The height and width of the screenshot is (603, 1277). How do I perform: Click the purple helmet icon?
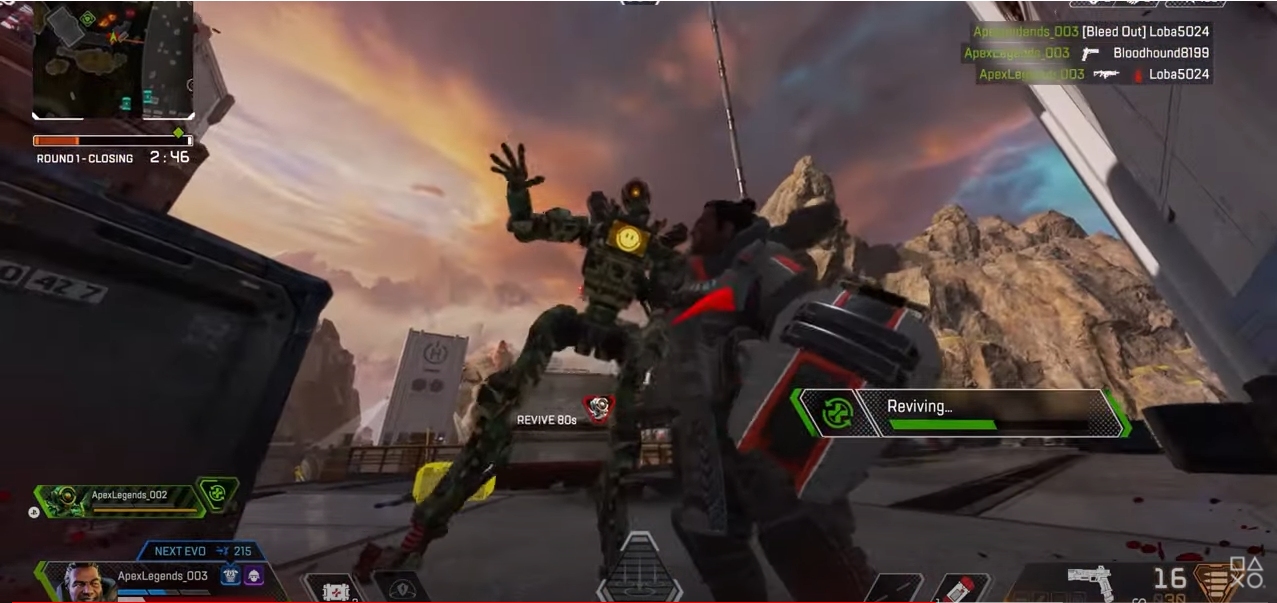[254, 577]
